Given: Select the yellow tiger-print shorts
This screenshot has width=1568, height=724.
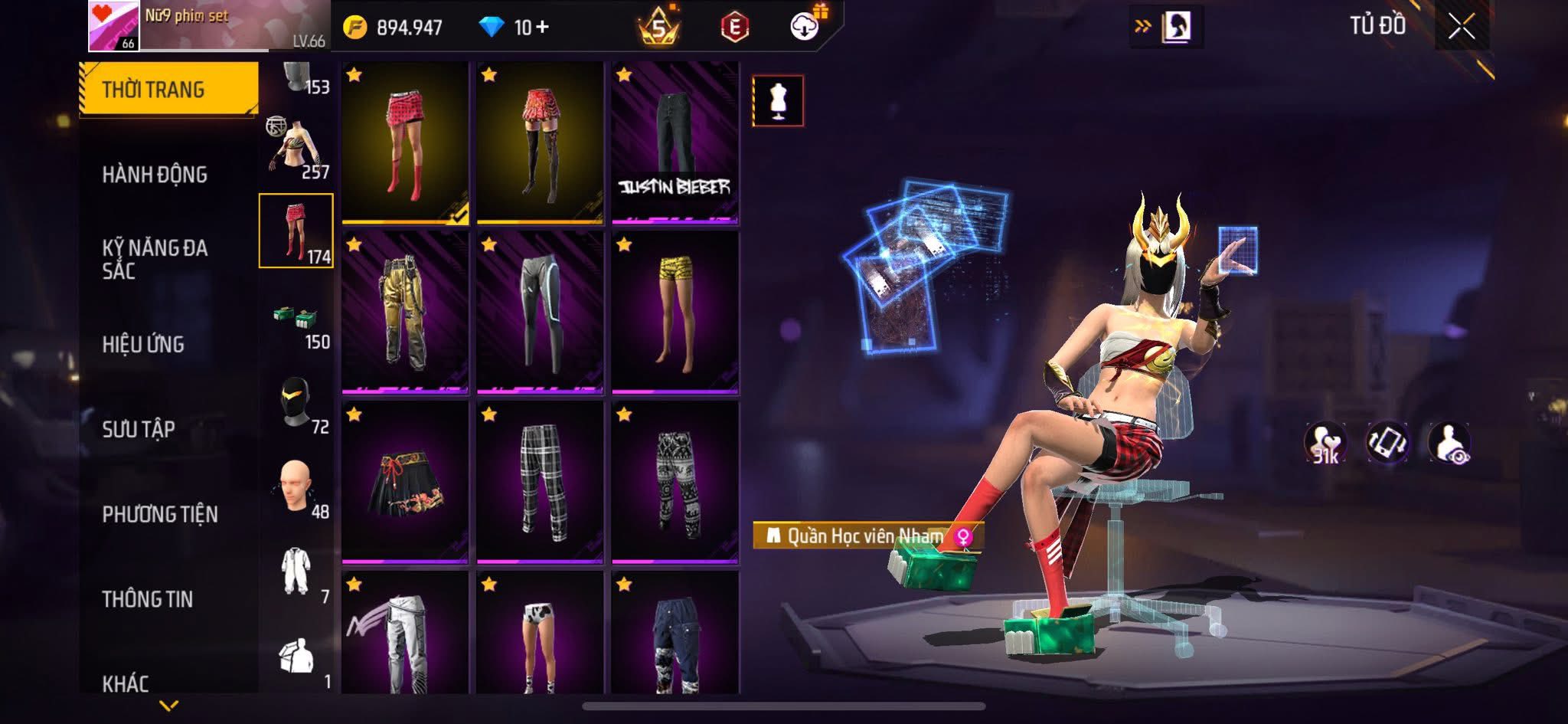Looking at the screenshot, I should coord(675,313).
